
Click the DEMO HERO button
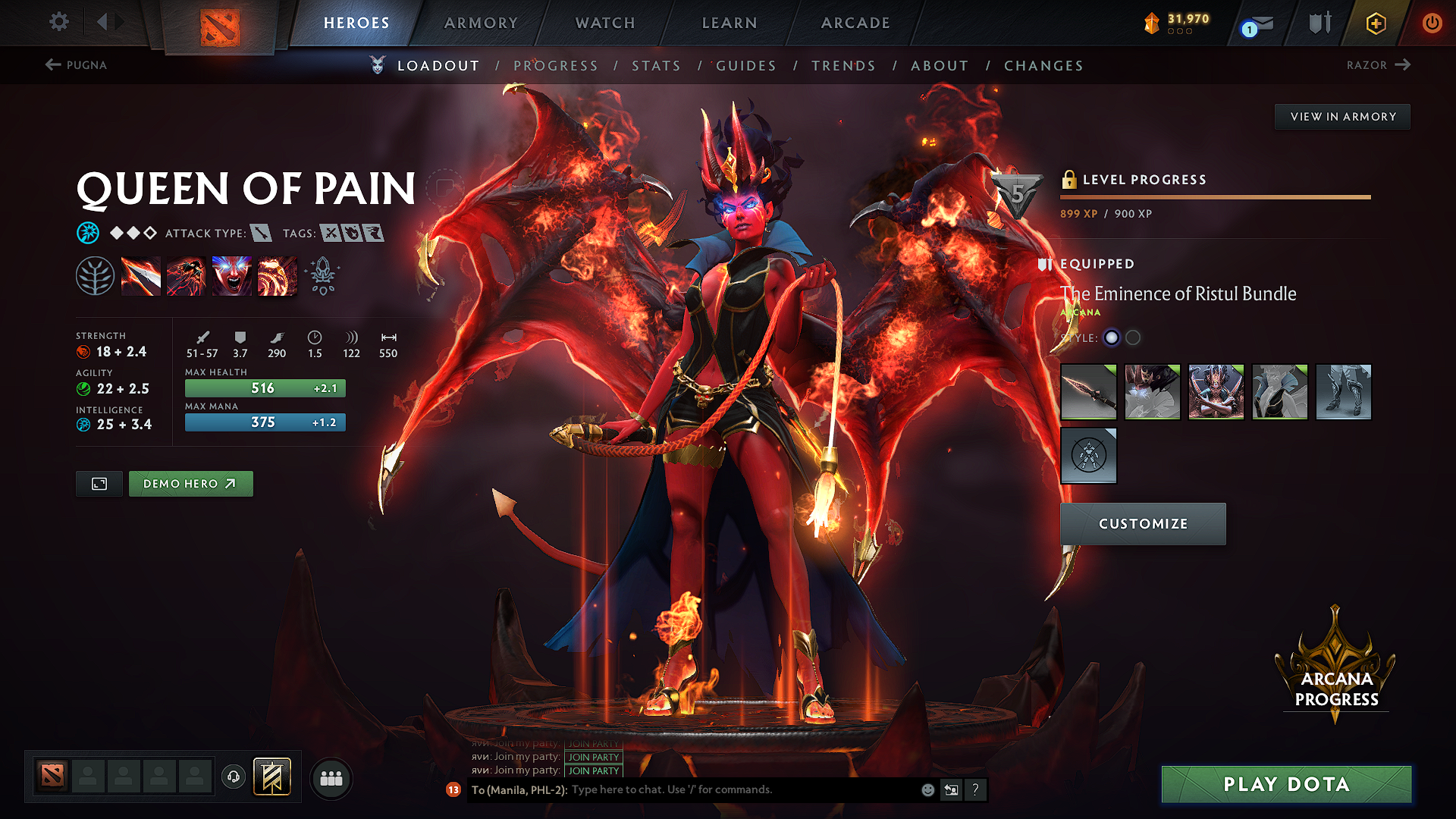click(190, 483)
